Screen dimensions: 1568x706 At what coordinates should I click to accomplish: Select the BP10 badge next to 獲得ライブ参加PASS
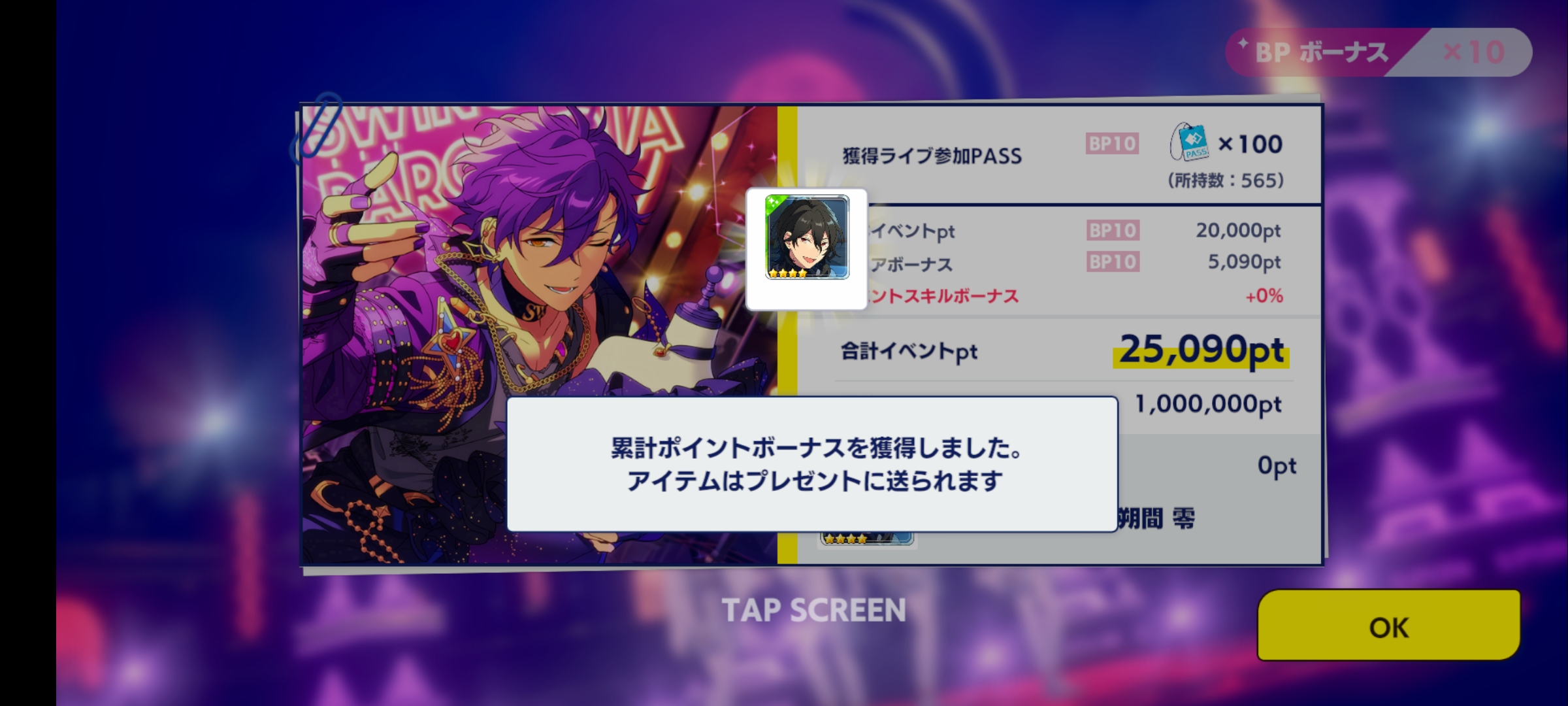(1113, 144)
